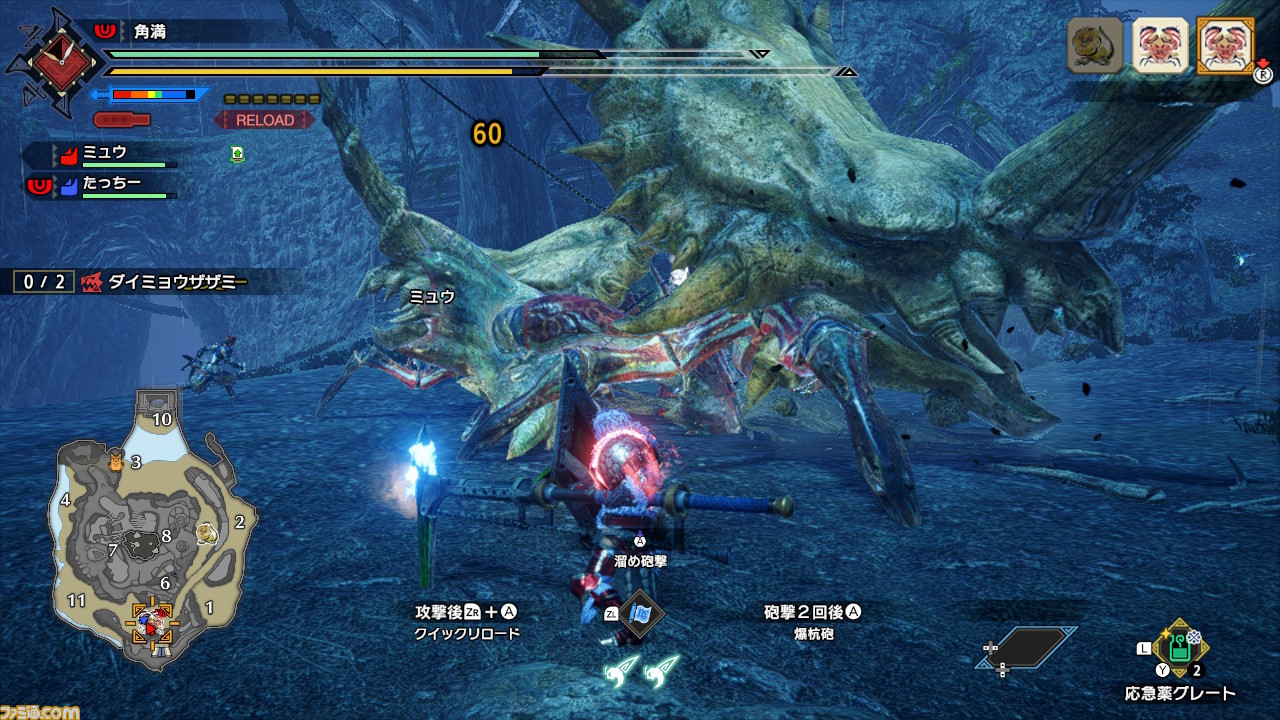Select party member ミュウ in the party list
The width and height of the screenshot is (1280, 720).
tap(105, 154)
